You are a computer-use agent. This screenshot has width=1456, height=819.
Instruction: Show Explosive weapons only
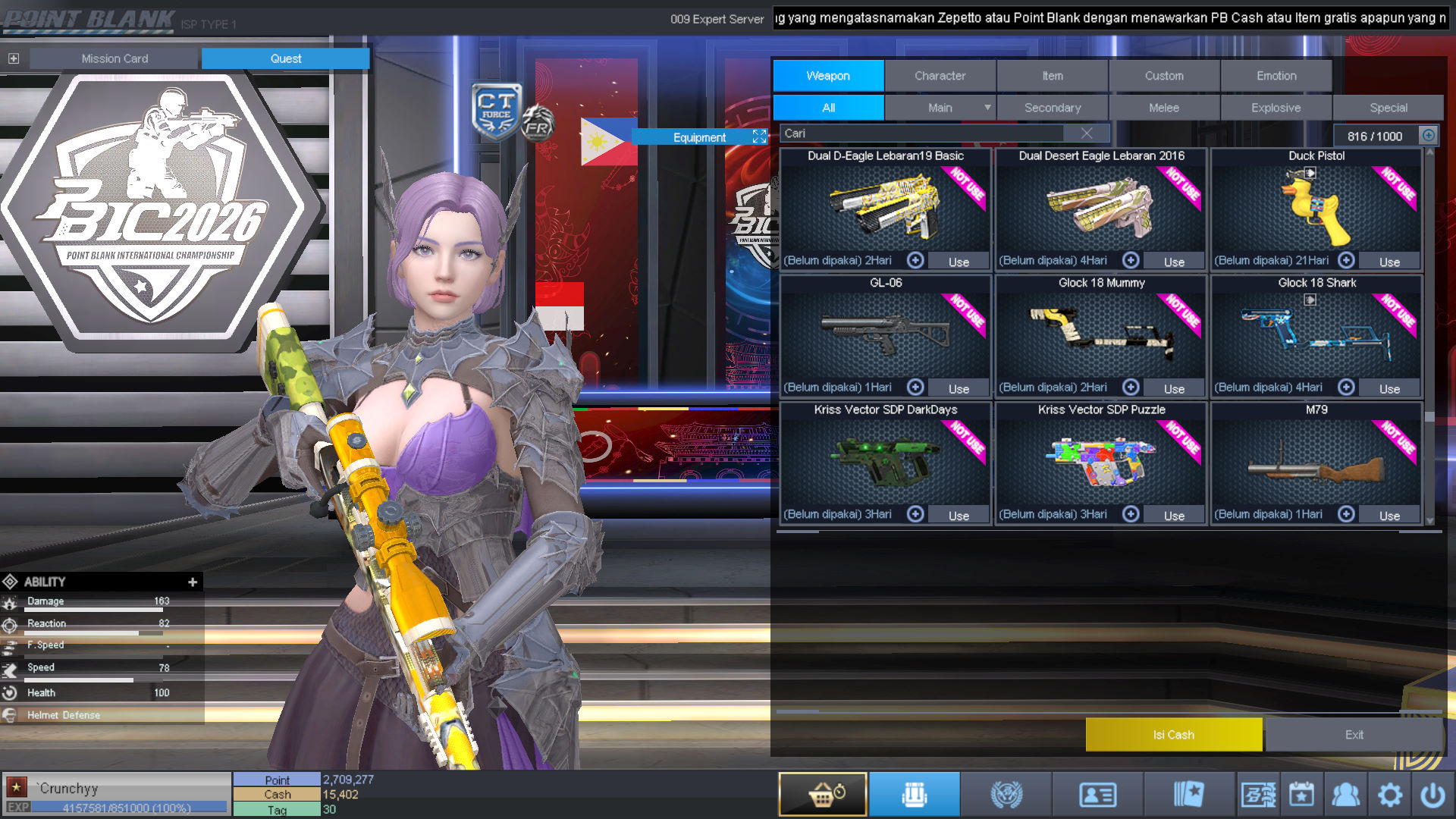(1276, 108)
